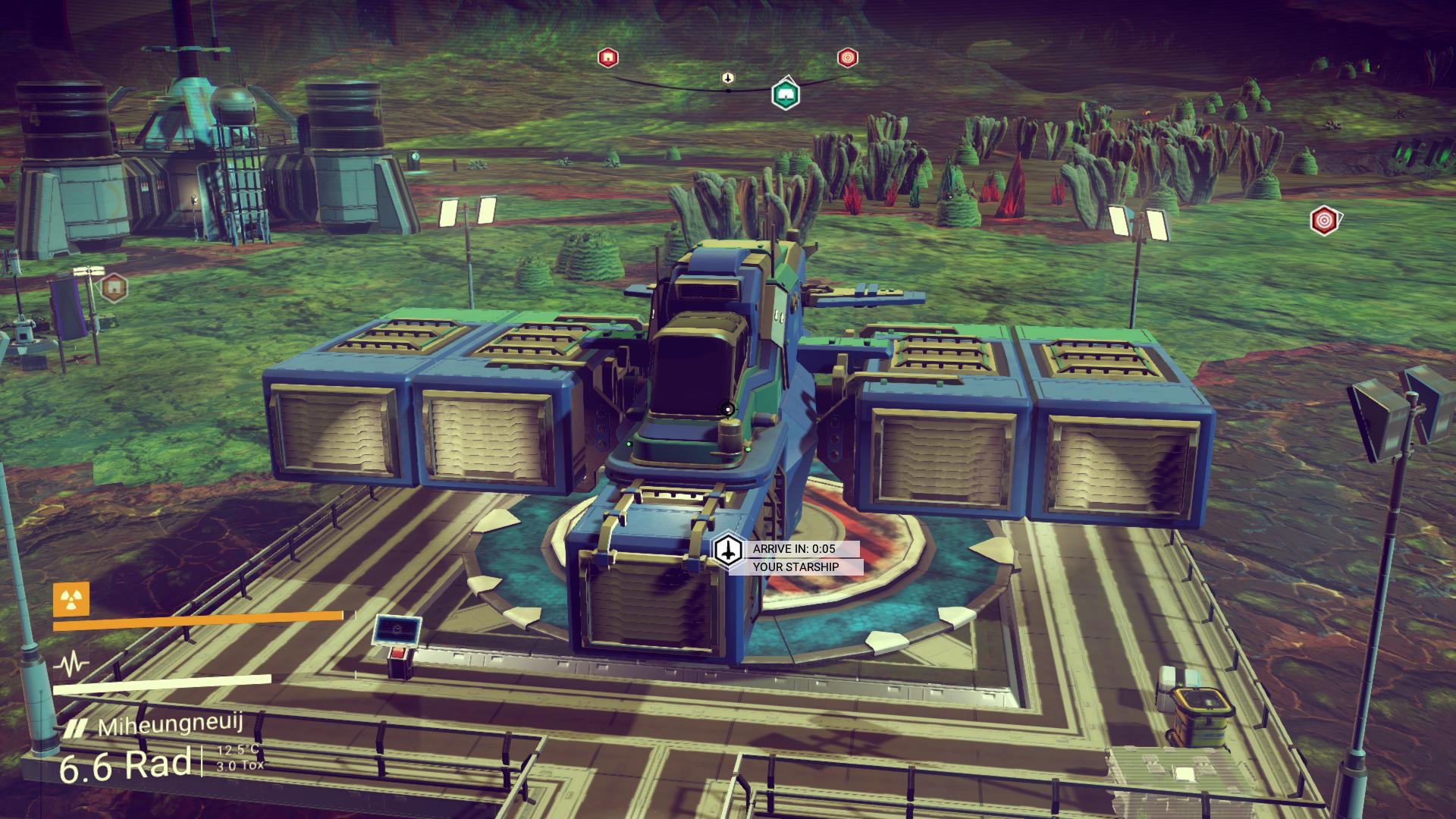Click the faded home waypoint beside the purple banner
Screen dimensions: 1456x819
click(113, 287)
